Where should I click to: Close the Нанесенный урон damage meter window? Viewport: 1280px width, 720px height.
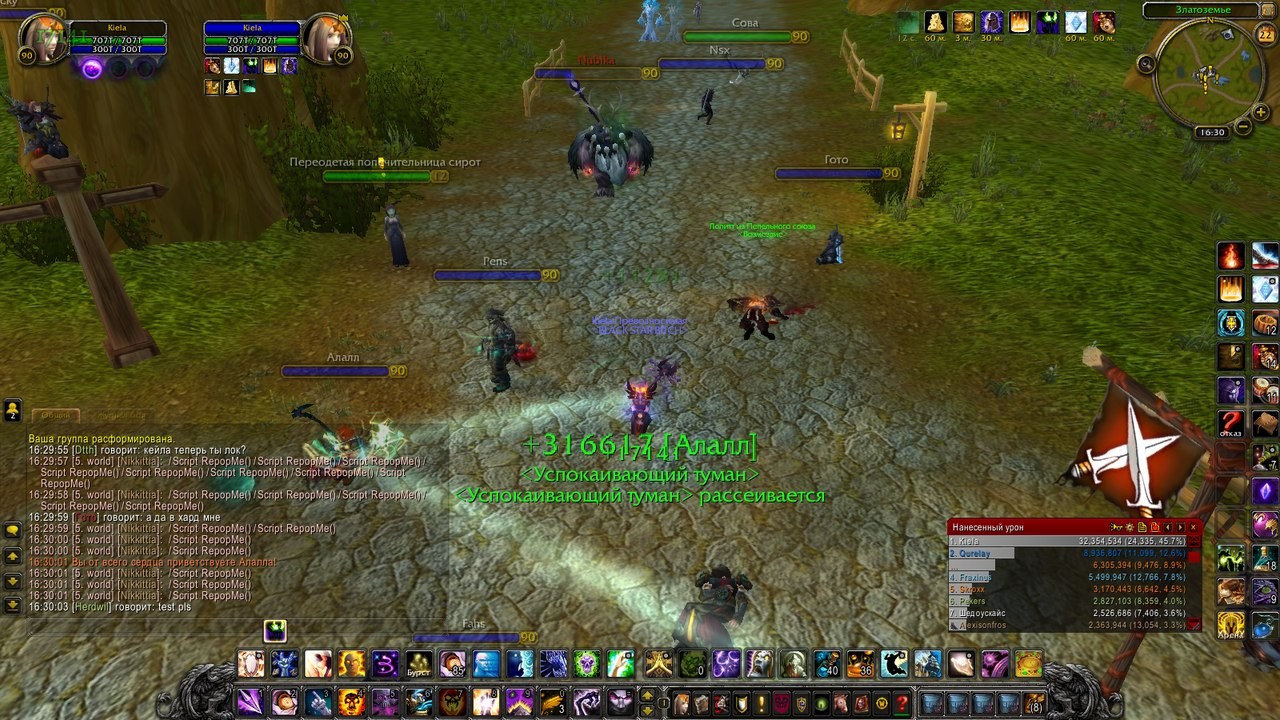coord(1193,527)
